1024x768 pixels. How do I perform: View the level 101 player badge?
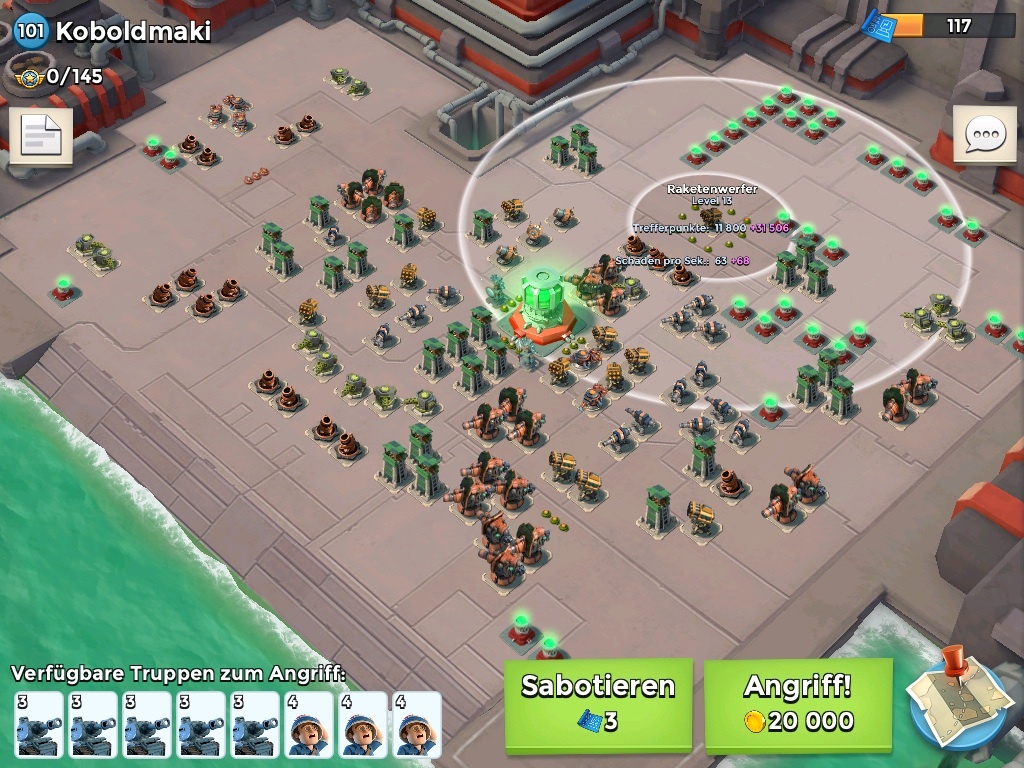click(x=31, y=30)
